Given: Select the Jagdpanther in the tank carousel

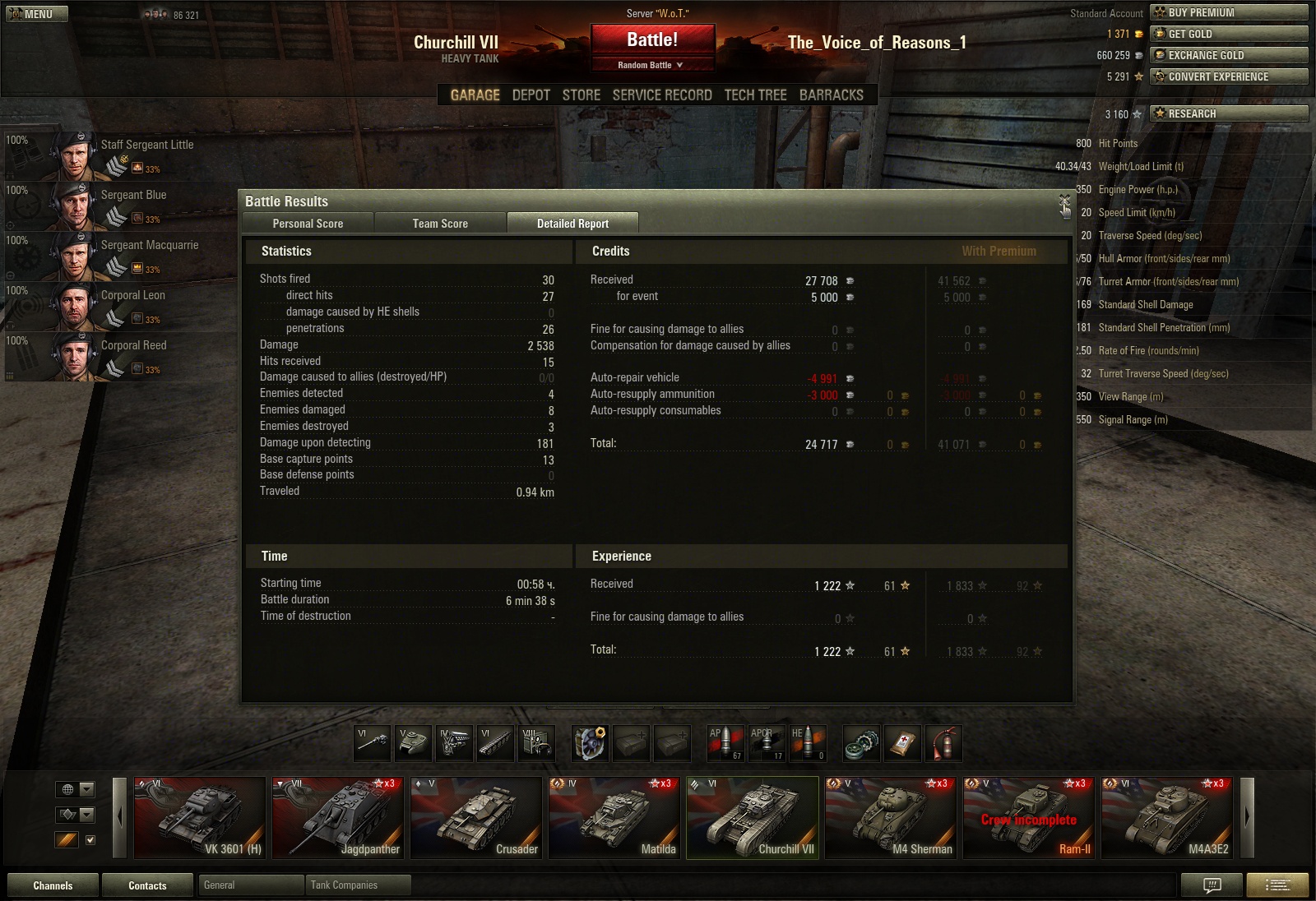Looking at the screenshot, I should (337, 817).
